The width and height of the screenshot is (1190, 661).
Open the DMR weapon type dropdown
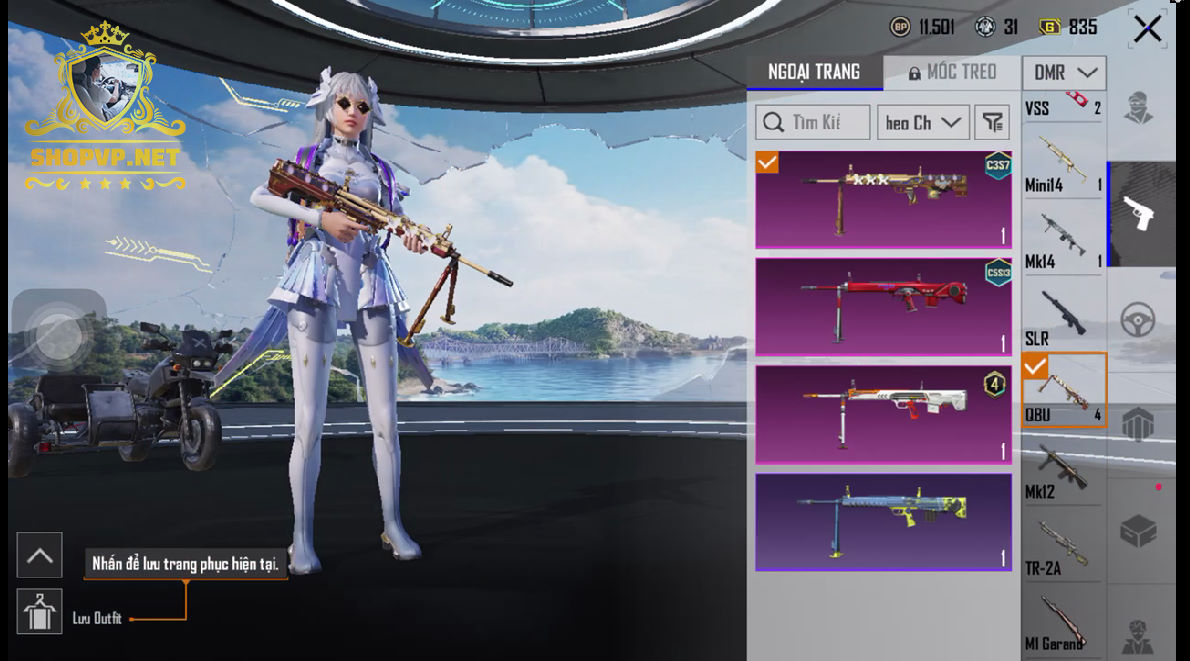click(1064, 72)
